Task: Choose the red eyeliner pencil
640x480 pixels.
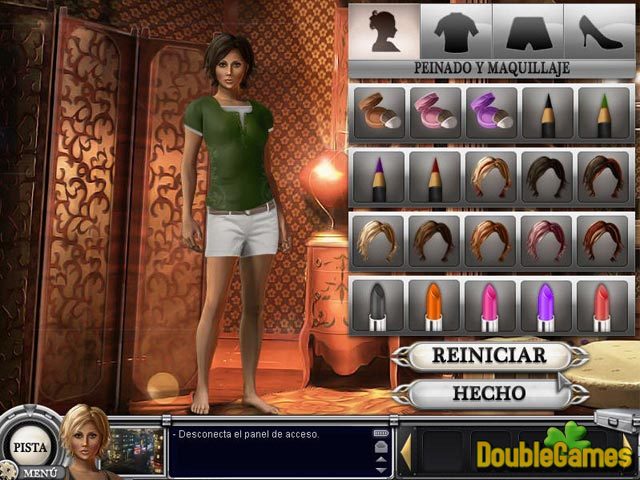Action: click(x=434, y=177)
